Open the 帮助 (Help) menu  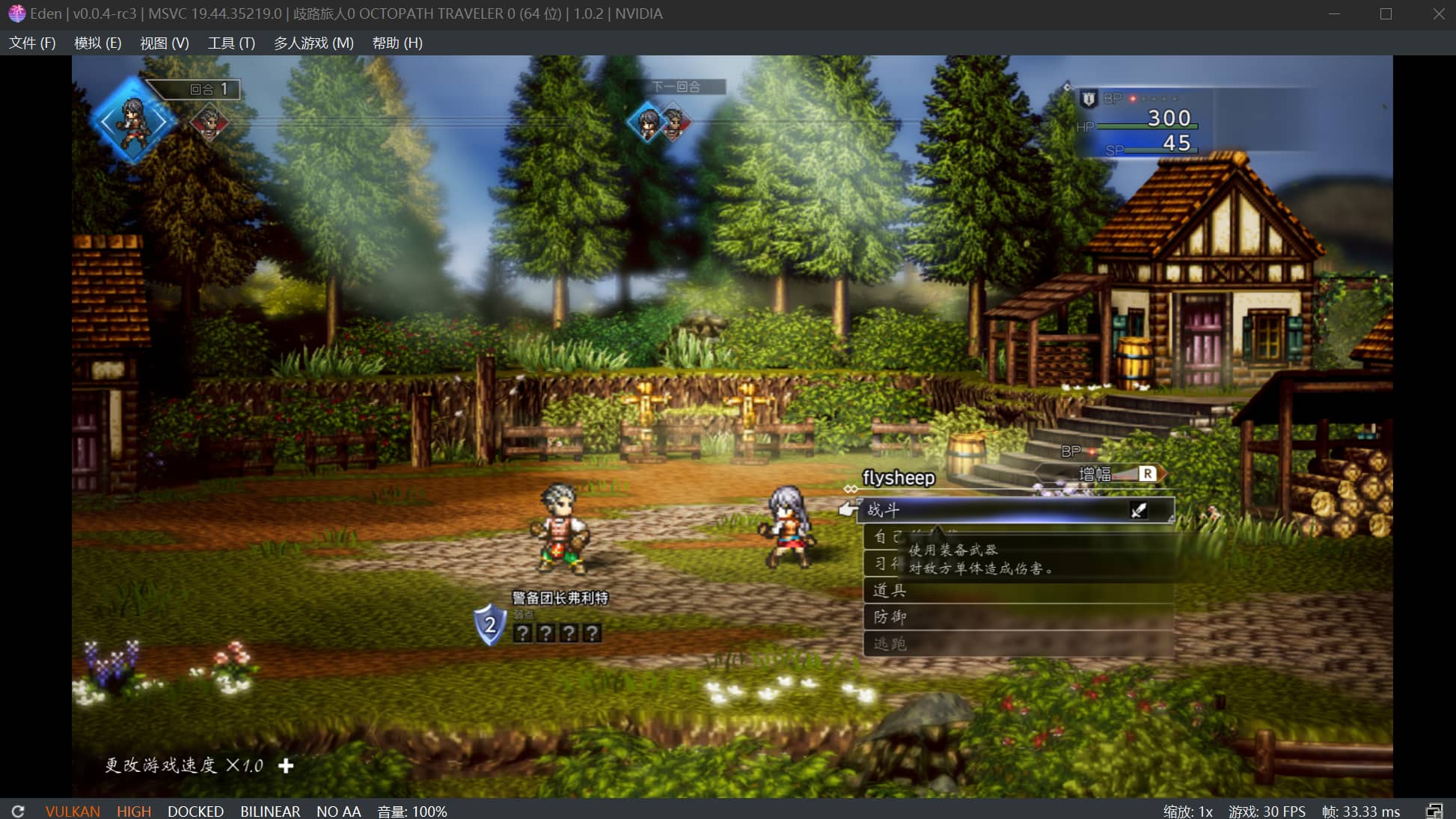(x=395, y=43)
